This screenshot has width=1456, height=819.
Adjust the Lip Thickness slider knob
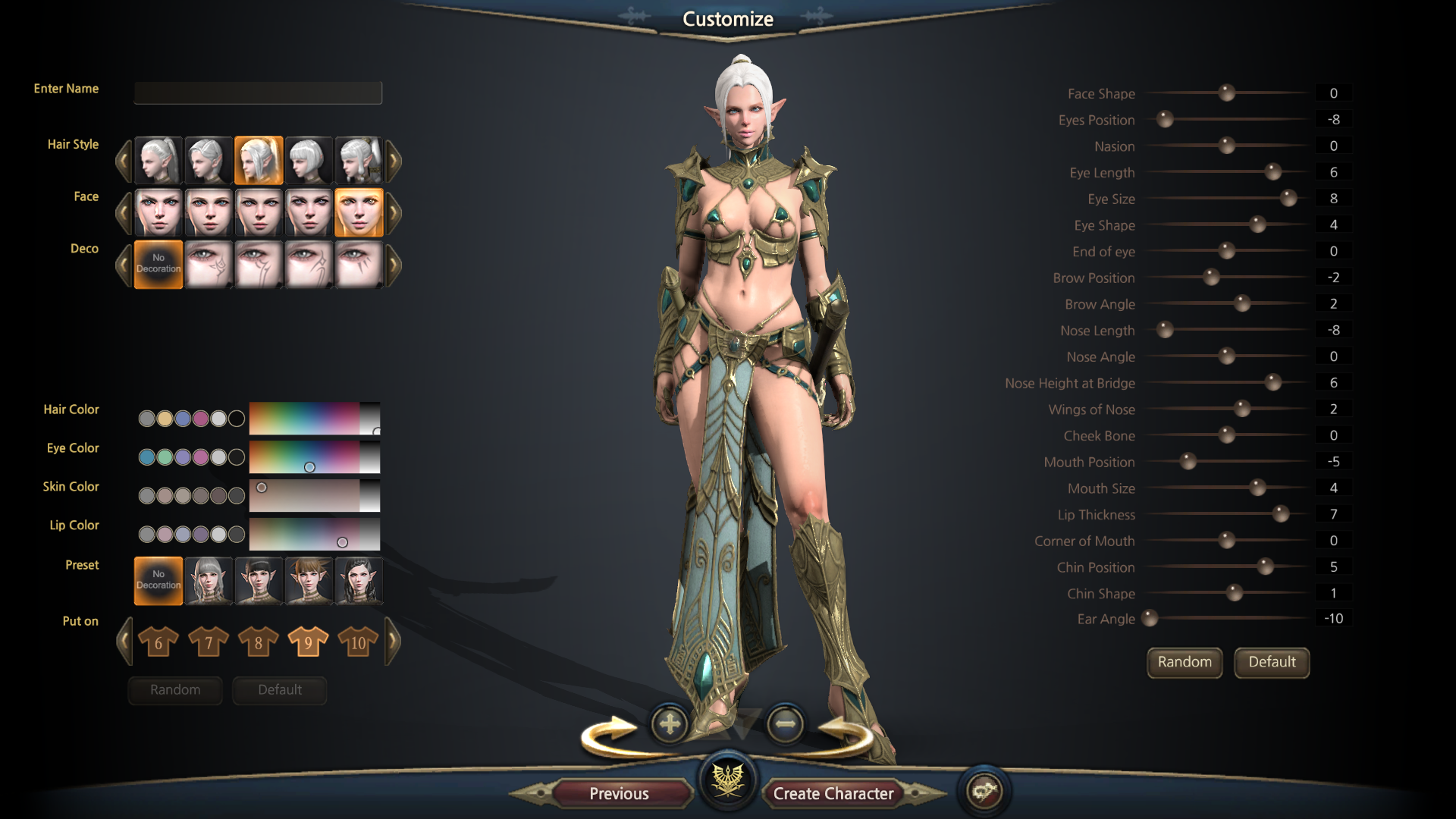(1280, 514)
